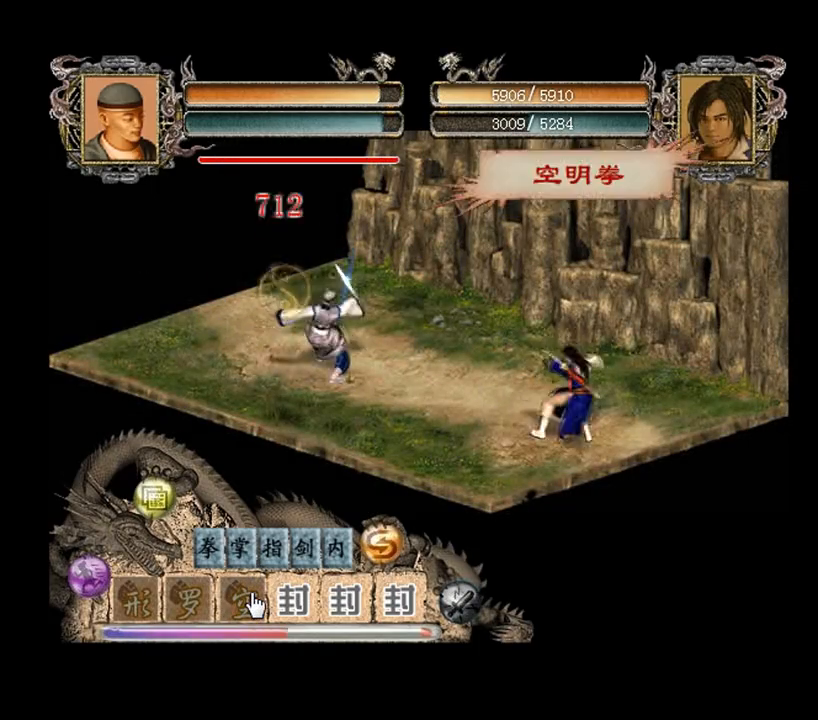
Task: Activate the 空 skill slot
Action: 241,600
